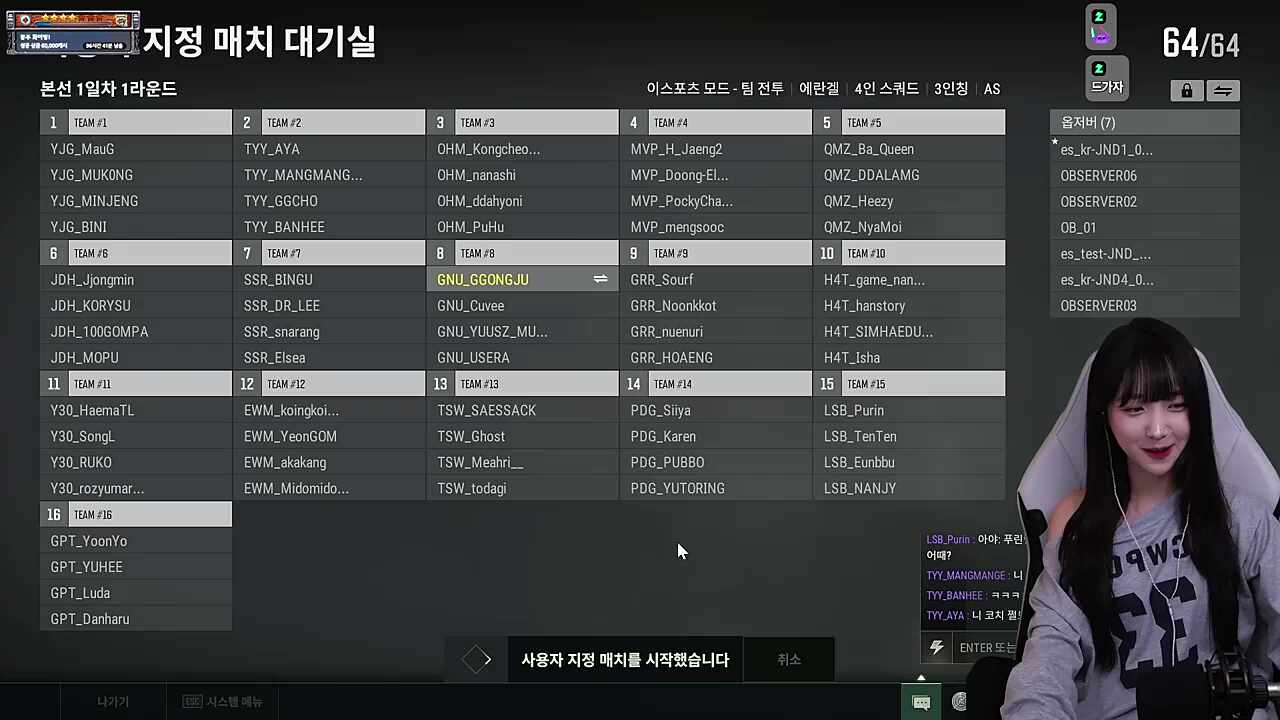Click the promotional banner at top left
Screen dimensions: 1280x720
pos(72,31)
